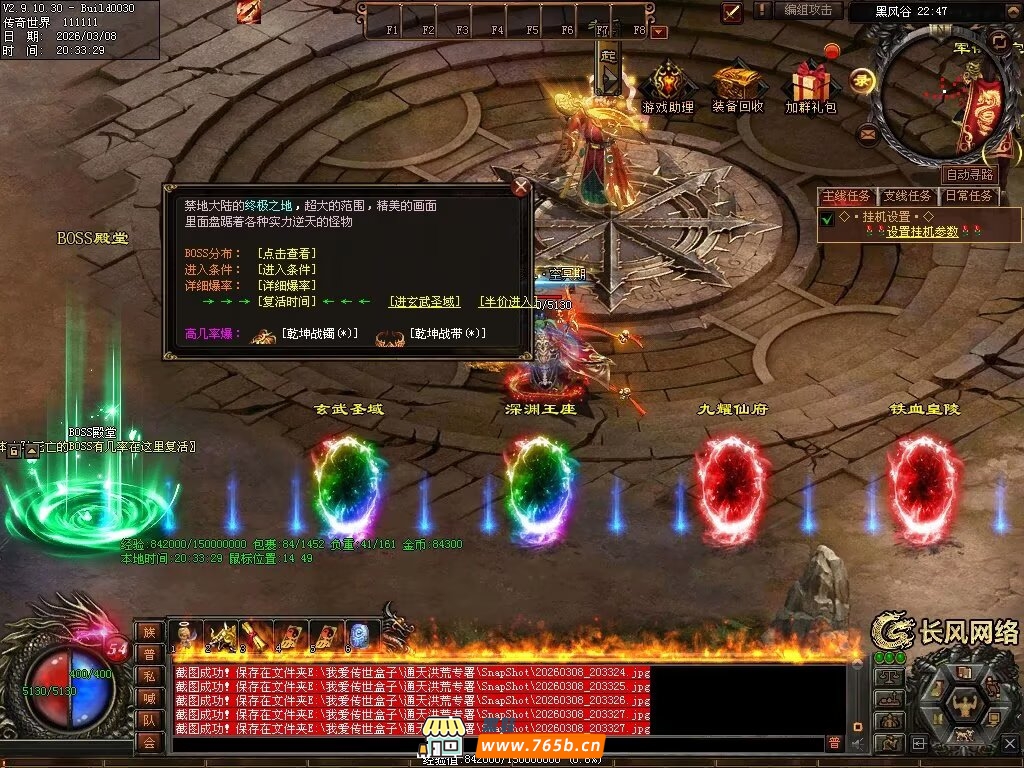Click the 编组攻击 group attack button
1024x768 pixels.
(x=807, y=10)
